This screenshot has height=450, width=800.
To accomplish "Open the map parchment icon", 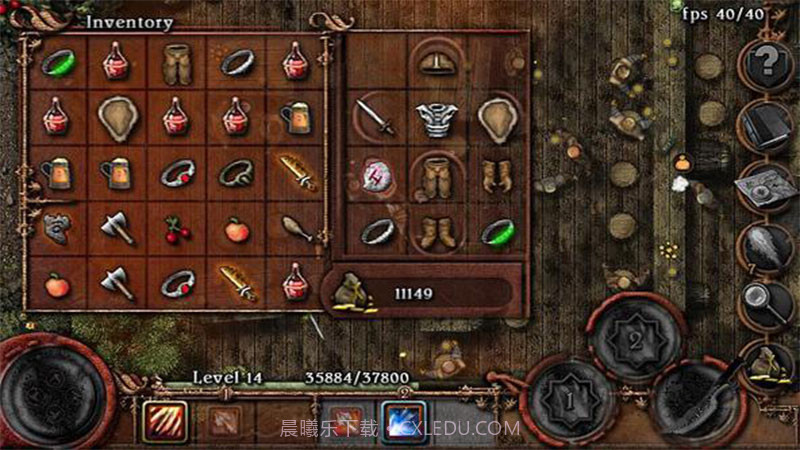I will [x=767, y=185].
